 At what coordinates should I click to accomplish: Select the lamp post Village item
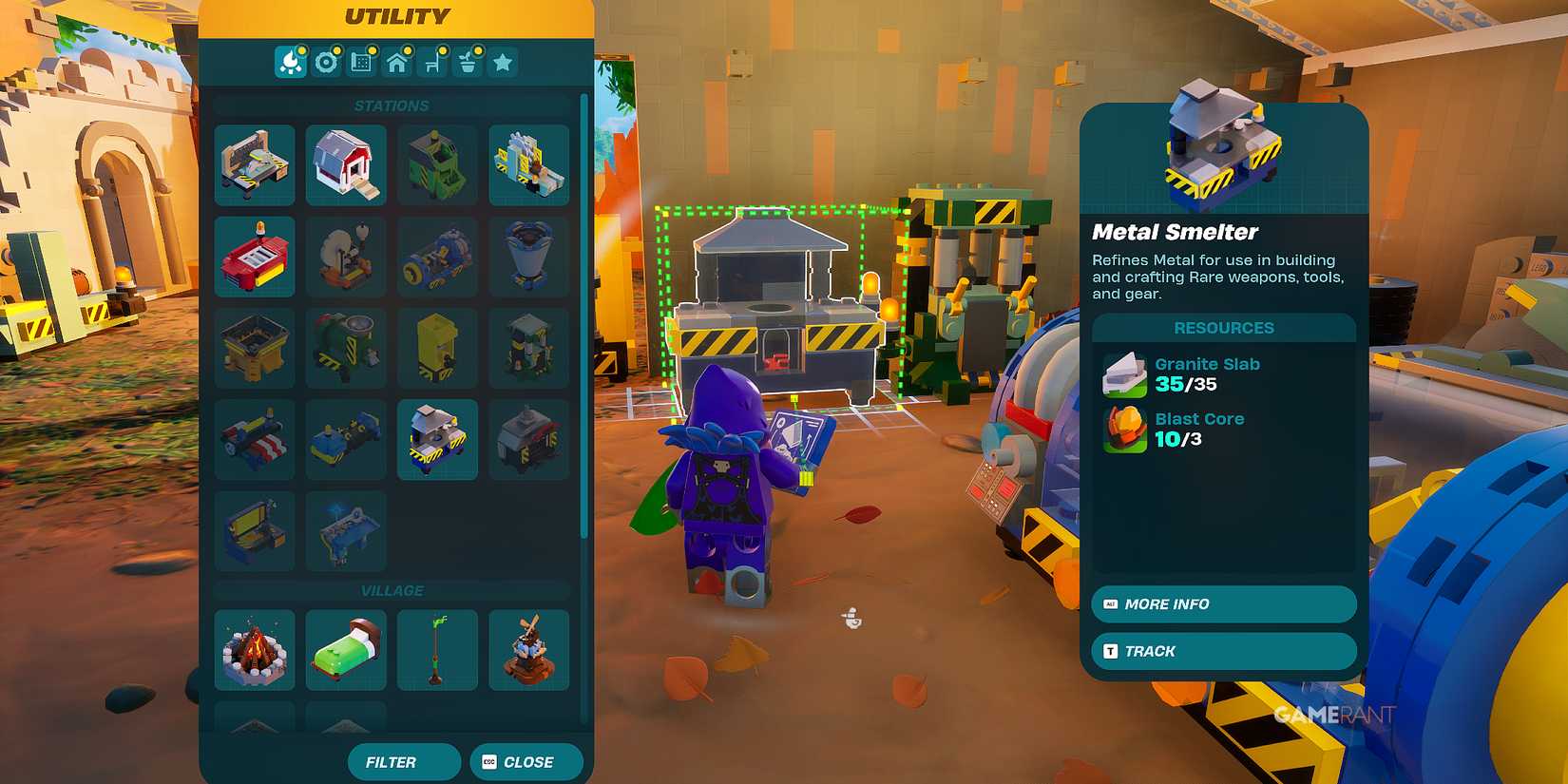(437, 650)
